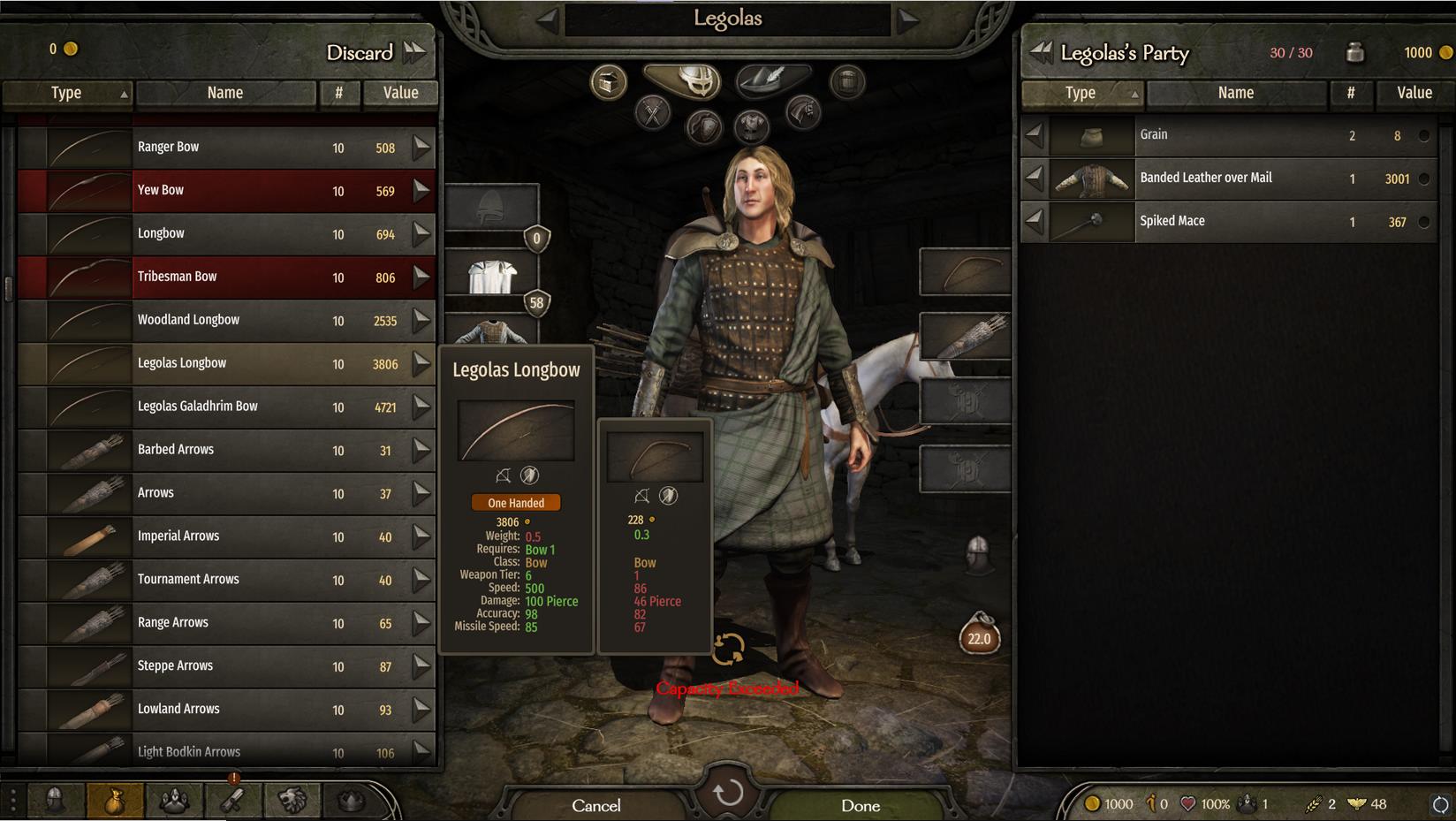Pick the Imperial Arrows row
The width and height of the screenshot is (1456, 821).
pos(225,536)
